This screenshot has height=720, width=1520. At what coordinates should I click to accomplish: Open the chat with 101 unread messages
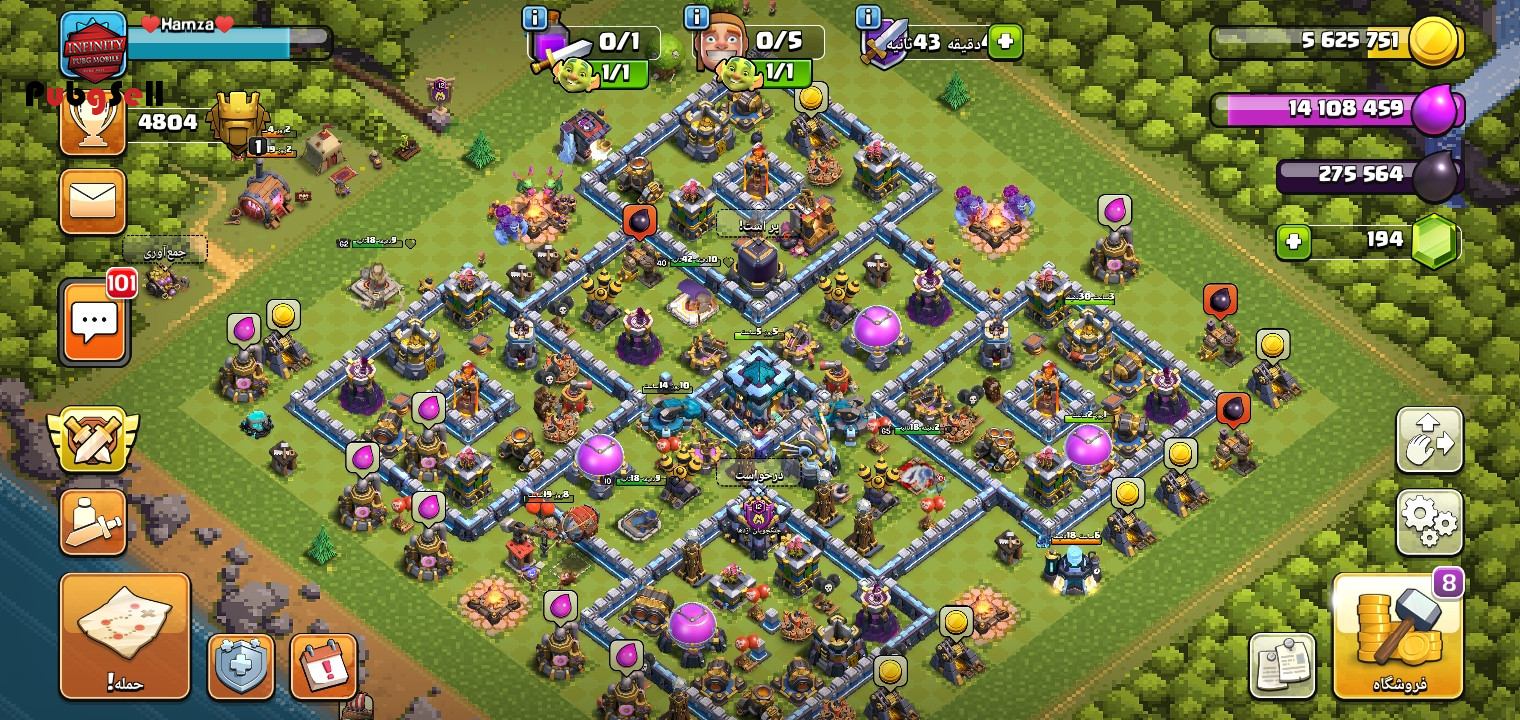click(x=94, y=323)
